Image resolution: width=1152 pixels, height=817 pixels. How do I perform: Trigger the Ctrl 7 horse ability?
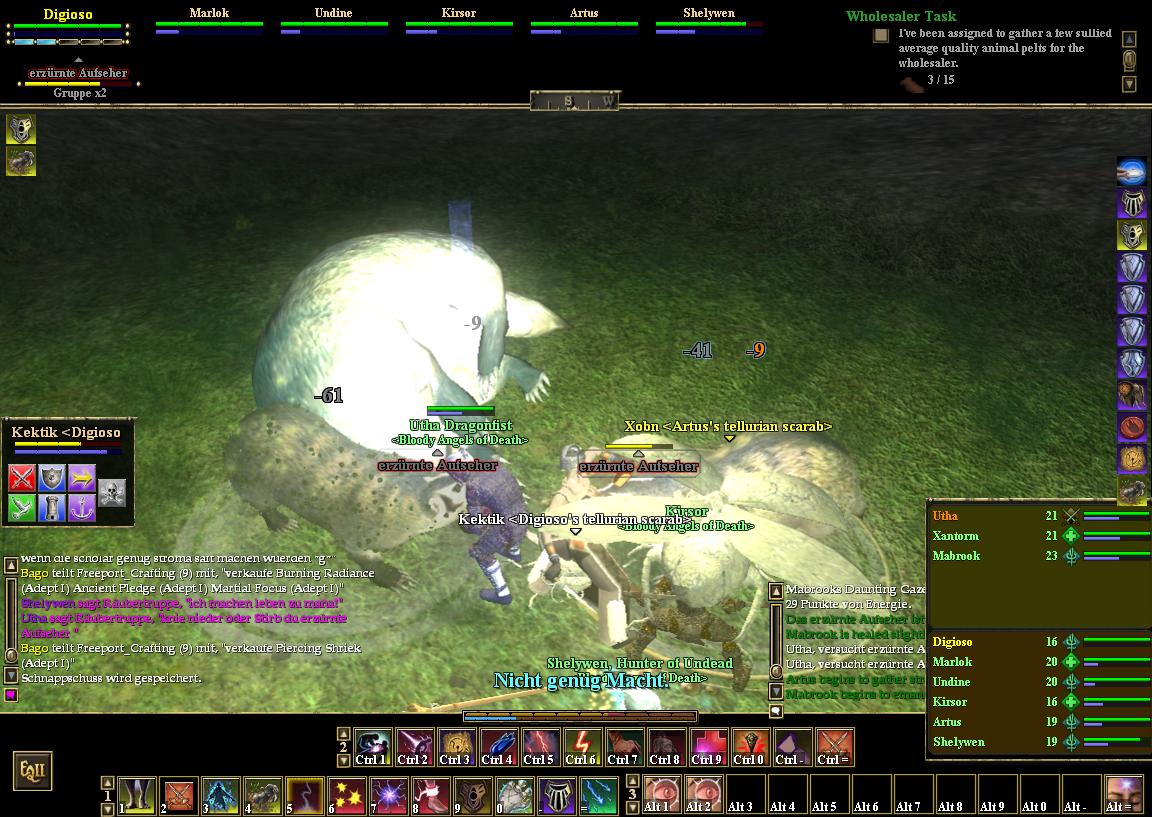pos(623,746)
